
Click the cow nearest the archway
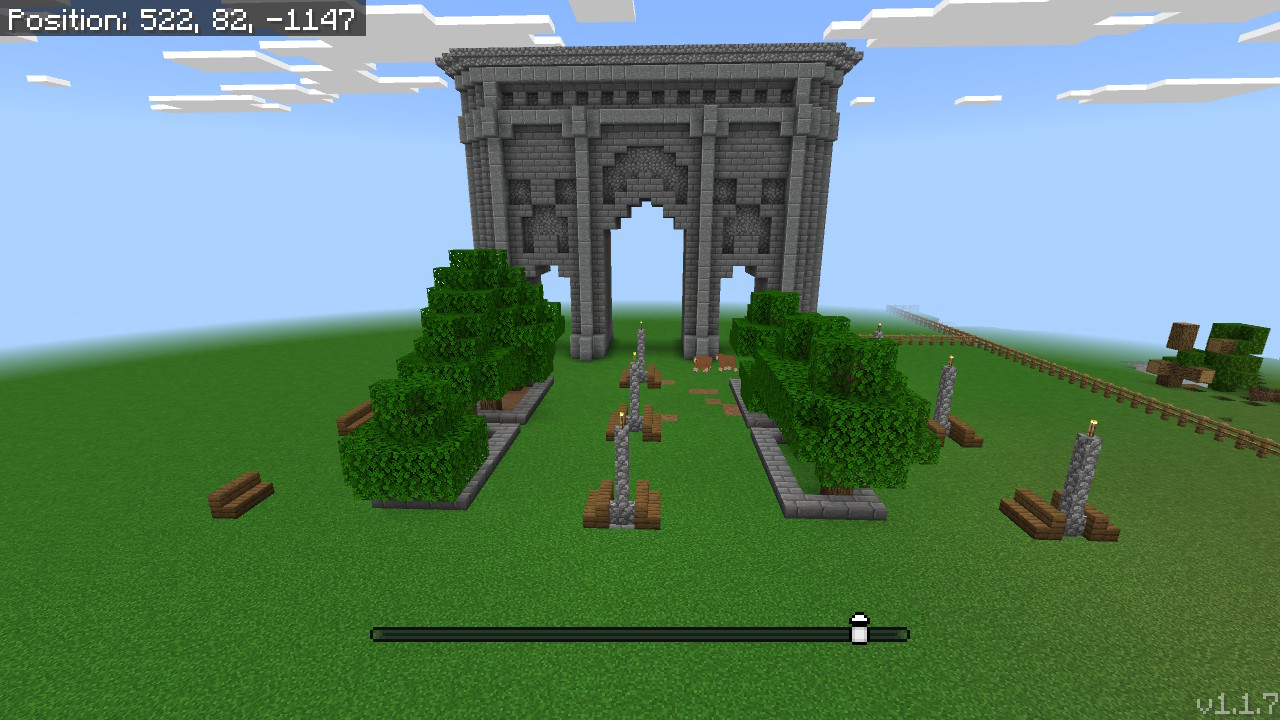[702, 363]
